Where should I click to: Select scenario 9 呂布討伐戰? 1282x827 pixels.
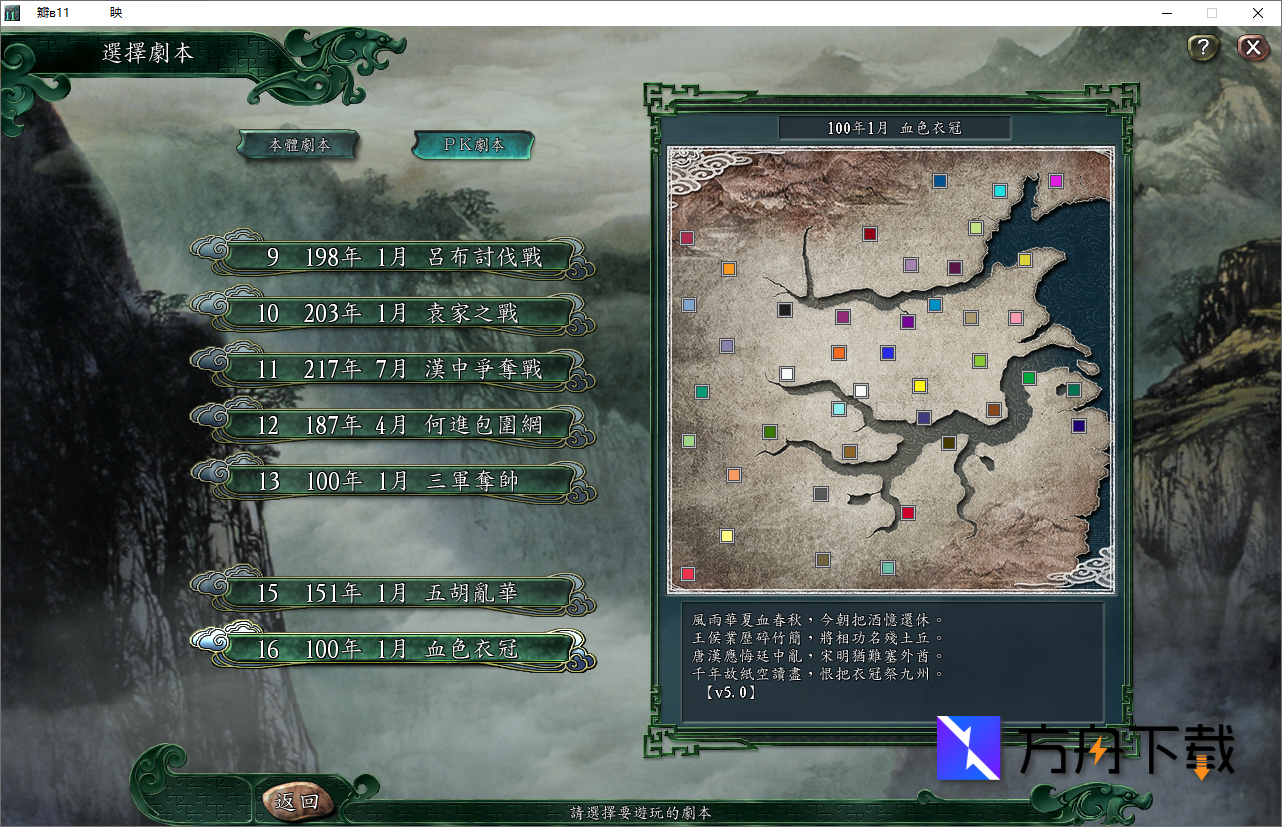click(403, 257)
